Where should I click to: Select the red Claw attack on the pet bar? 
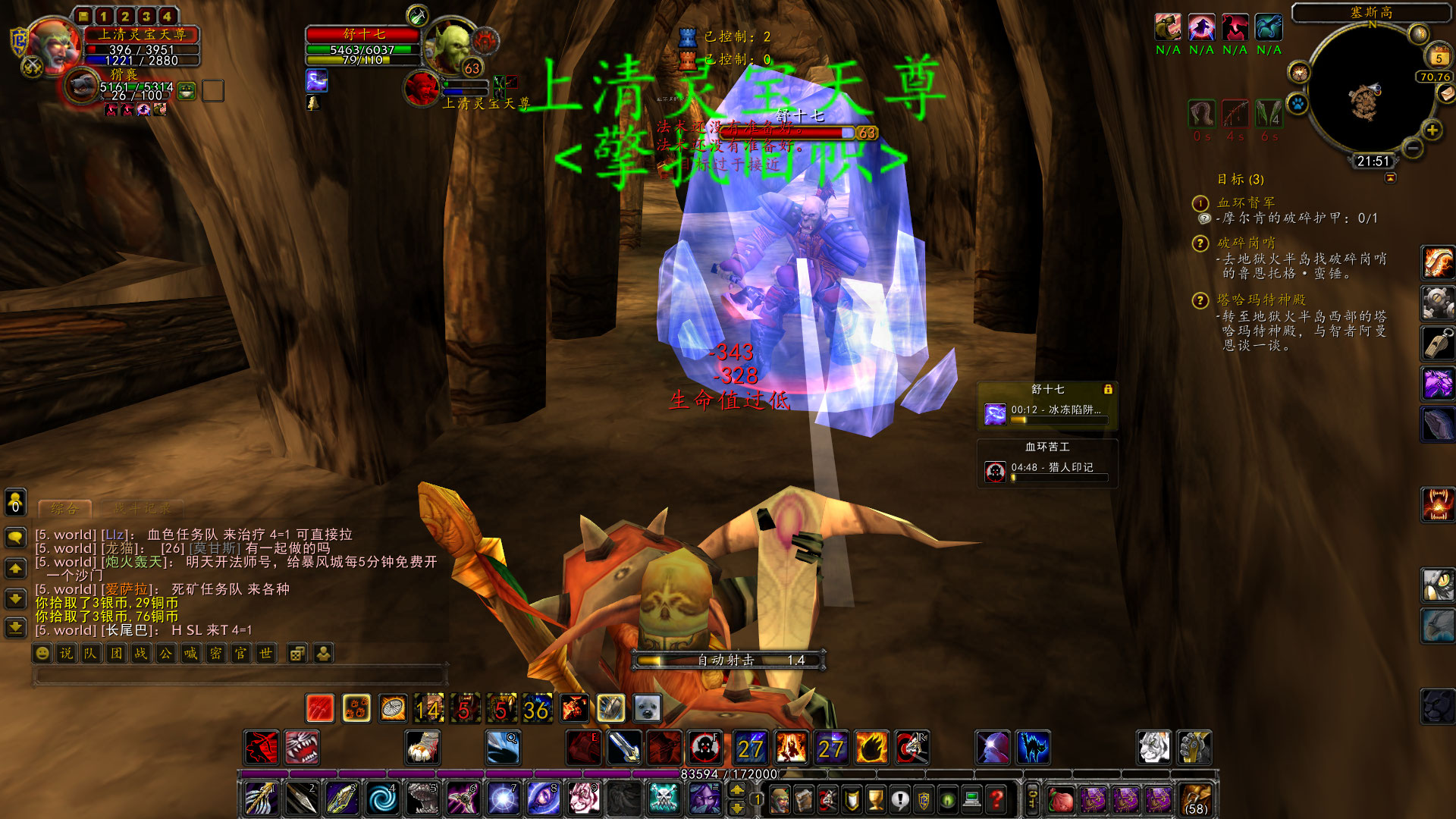point(320,708)
